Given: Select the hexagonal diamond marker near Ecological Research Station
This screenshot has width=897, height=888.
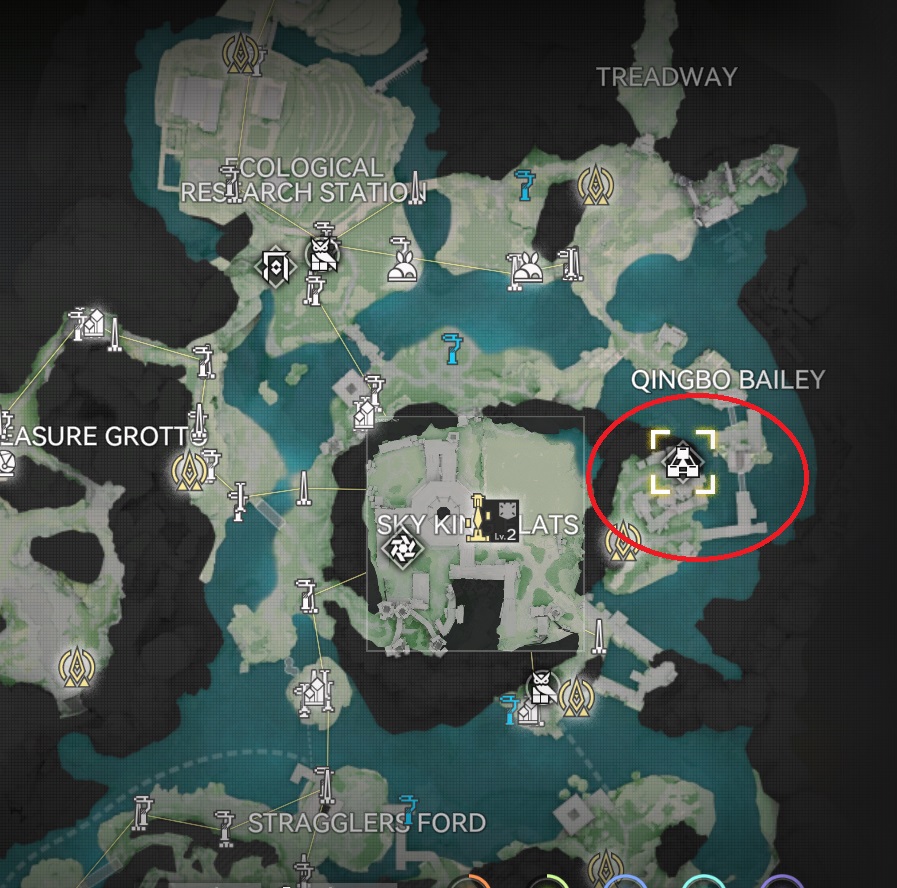Looking at the screenshot, I should click(x=275, y=266).
